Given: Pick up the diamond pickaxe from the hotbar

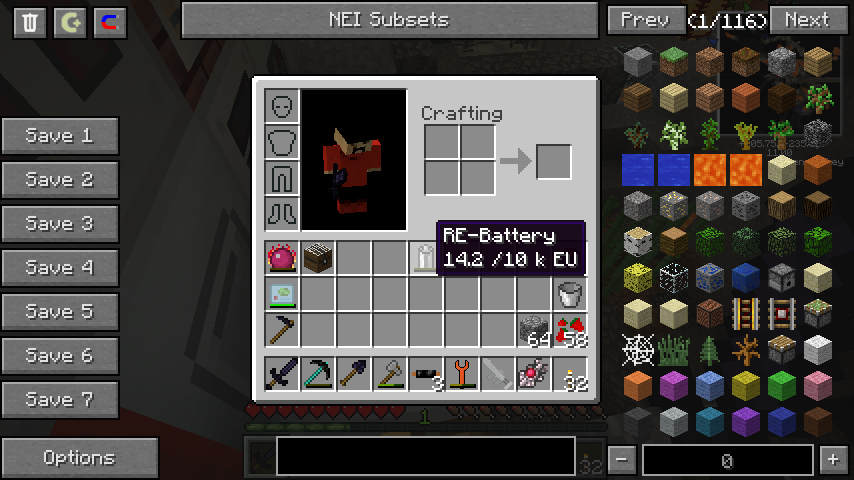Looking at the screenshot, I should 318,374.
